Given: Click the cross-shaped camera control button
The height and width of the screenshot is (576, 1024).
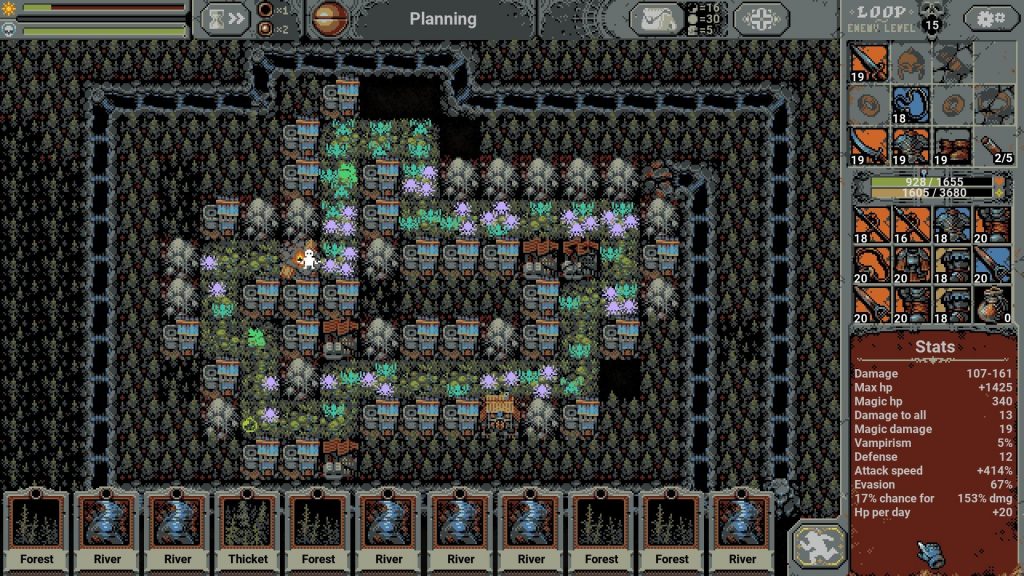Looking at the screenshot, I should pyautogui.click(x=762, y=19).
